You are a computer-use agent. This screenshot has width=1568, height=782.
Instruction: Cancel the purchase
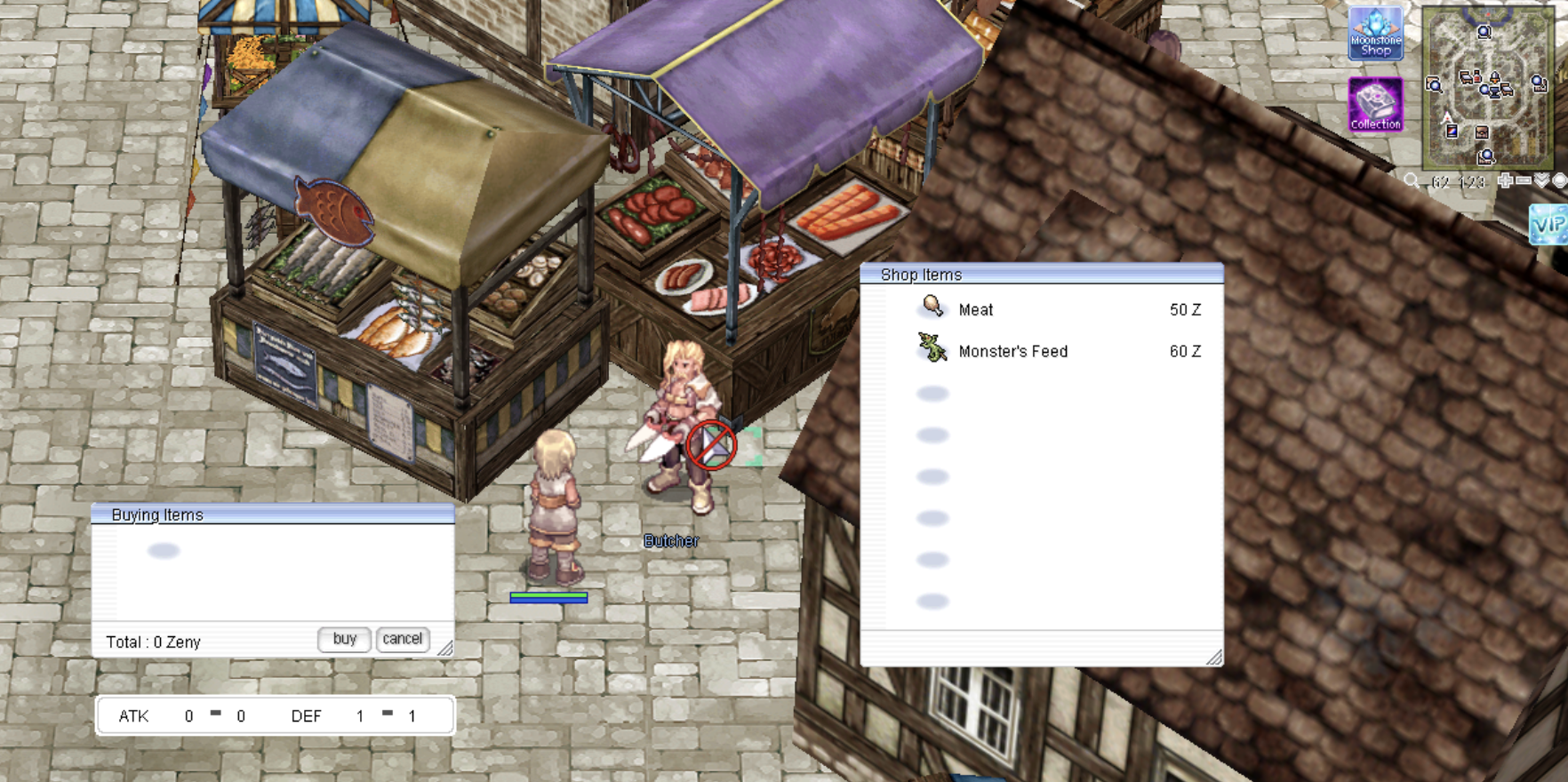pyautogui.click(x=402, y=639)
